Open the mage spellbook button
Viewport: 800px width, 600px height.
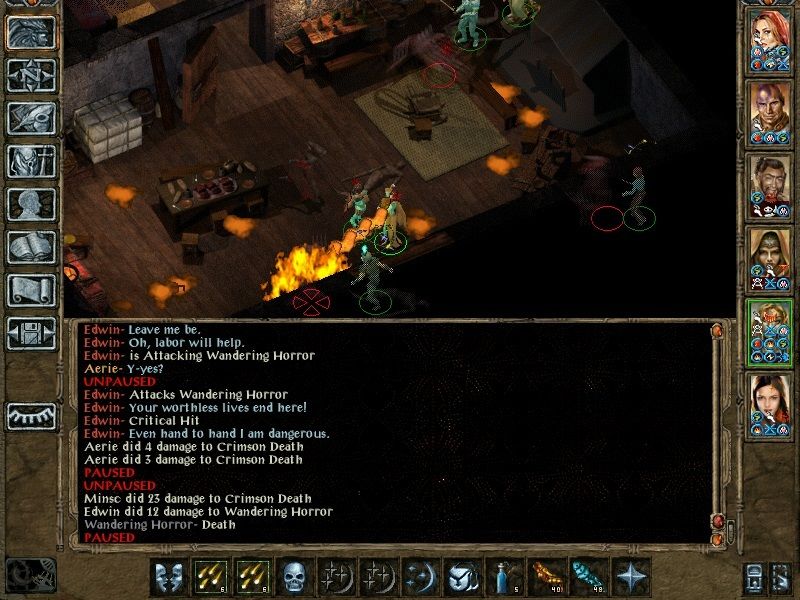click(32, 247)
